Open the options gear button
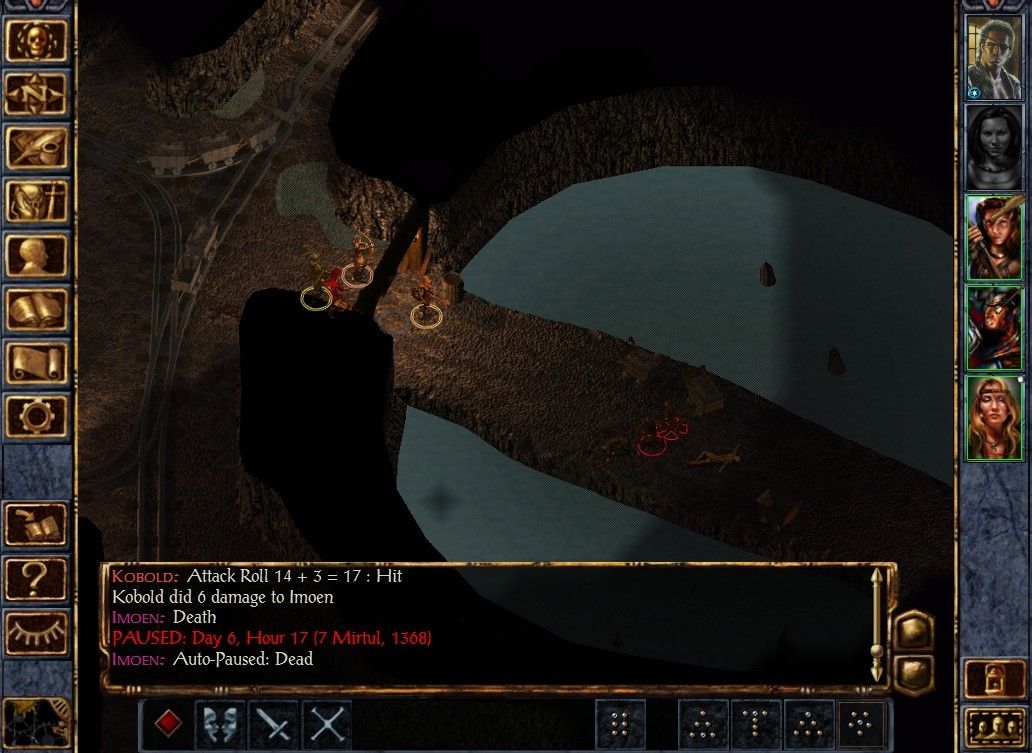1032x753 pixels. (x=38, y=415)
